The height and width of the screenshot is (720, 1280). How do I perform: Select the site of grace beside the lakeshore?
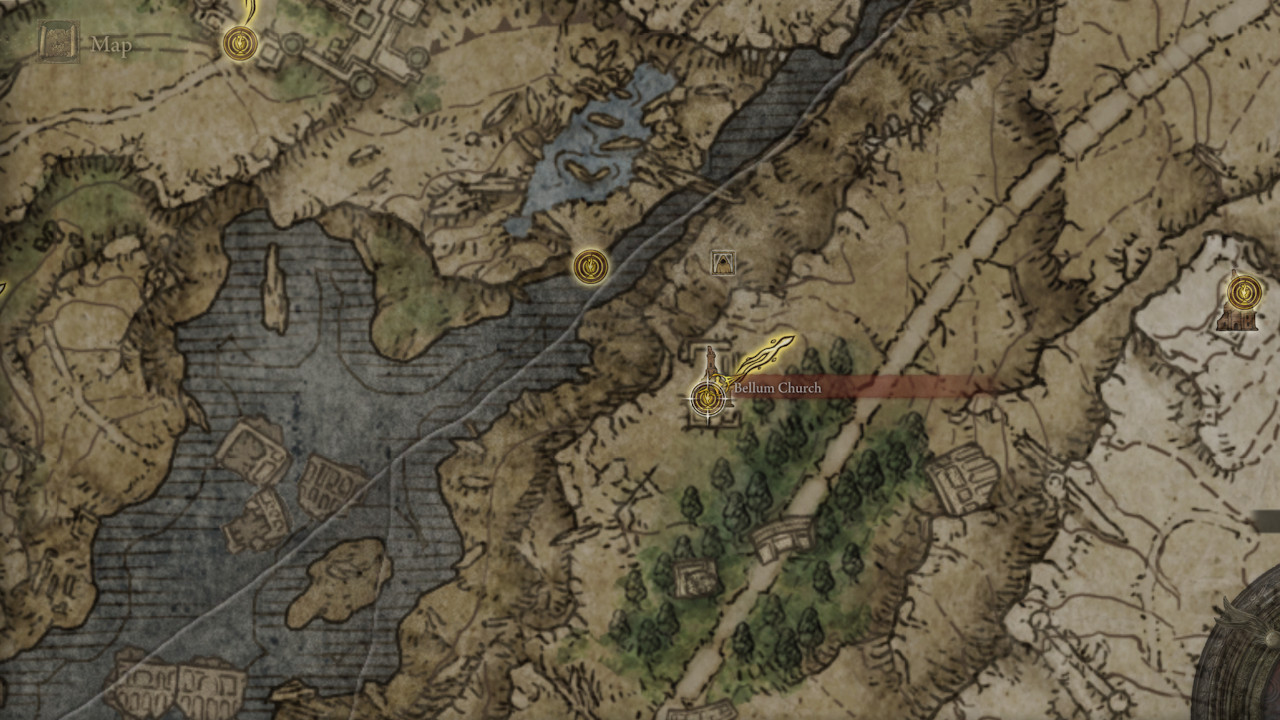coord(590,266)
